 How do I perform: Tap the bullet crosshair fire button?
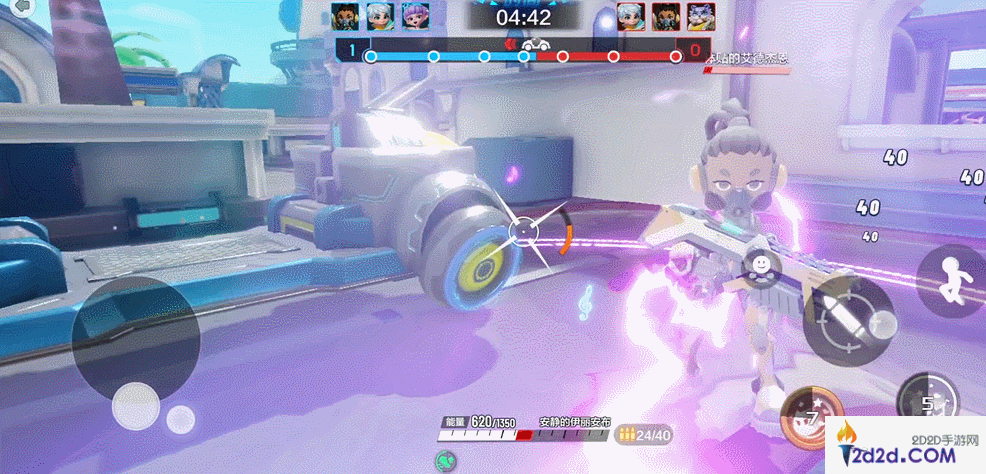coord(848,316)
